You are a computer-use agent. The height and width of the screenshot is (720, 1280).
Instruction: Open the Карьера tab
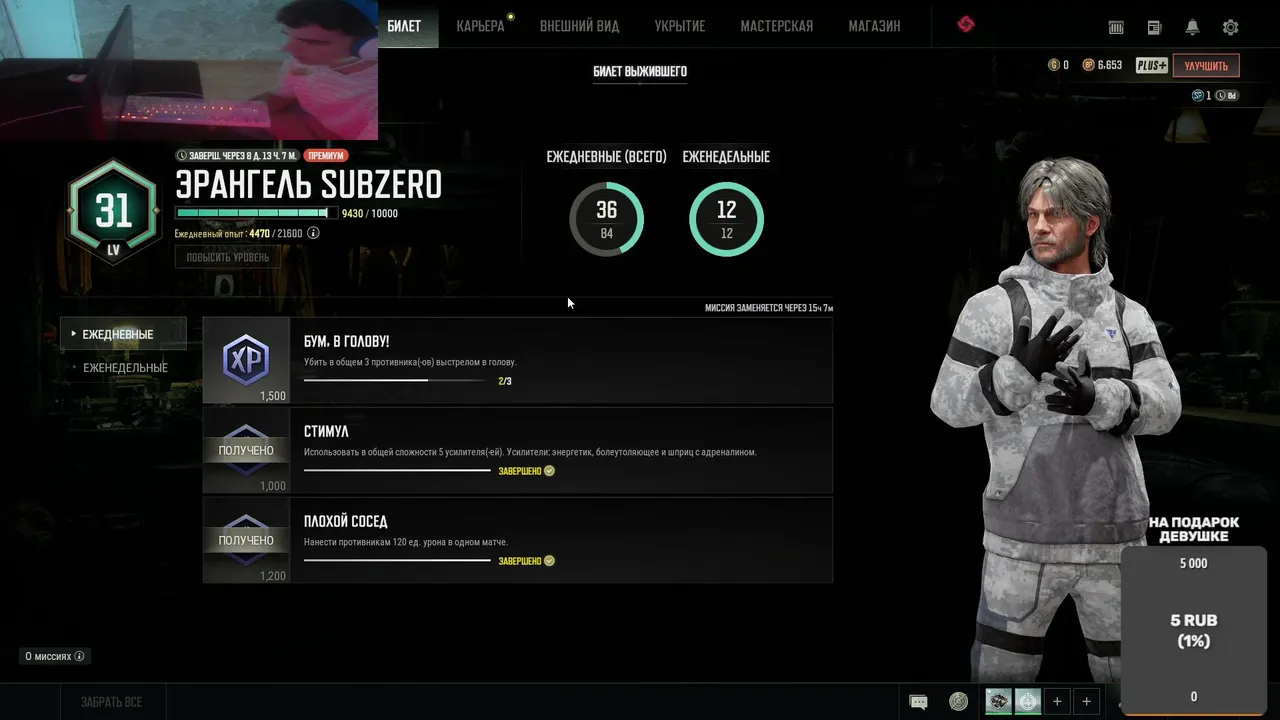(x=480, y=26)
